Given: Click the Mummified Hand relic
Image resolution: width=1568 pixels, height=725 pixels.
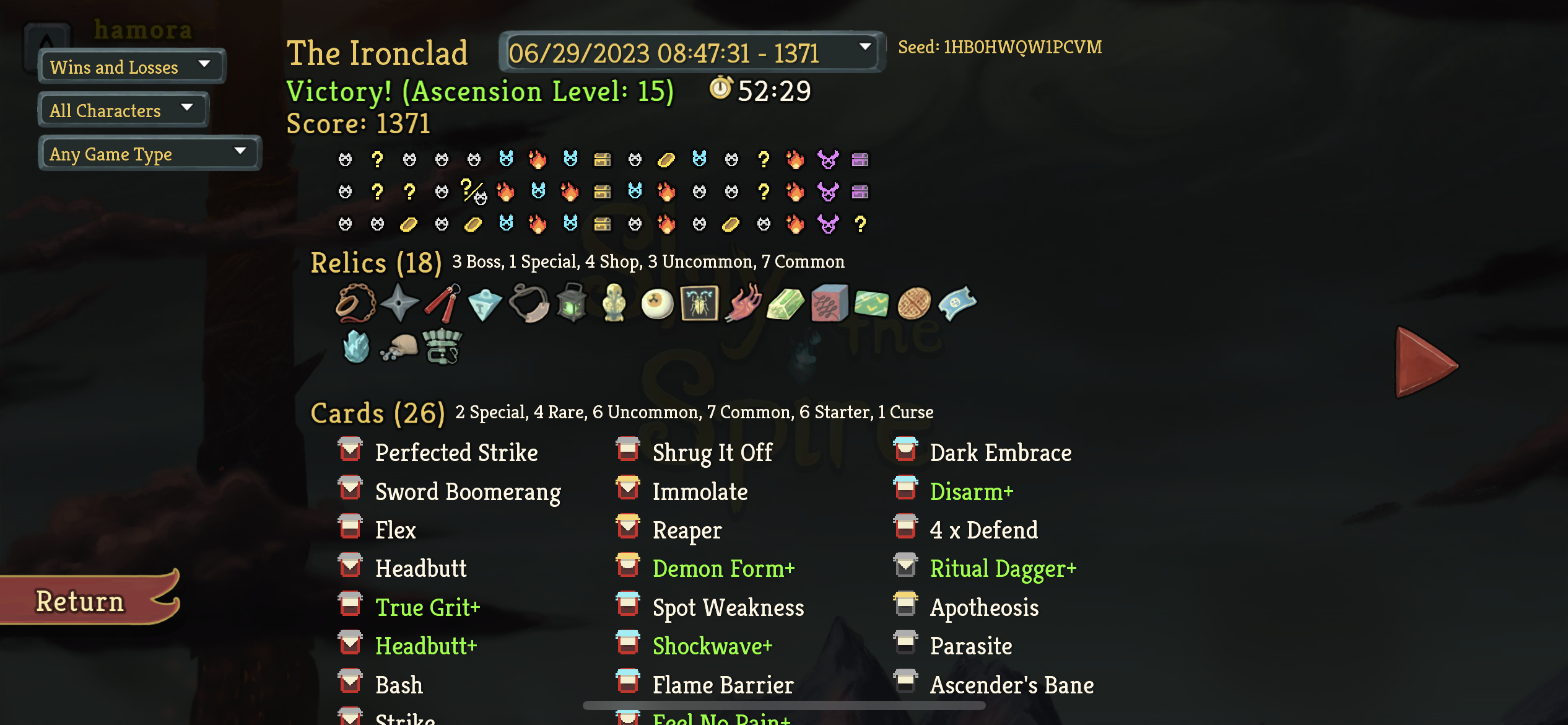Looking at the screenshot, I should point(743,304).
